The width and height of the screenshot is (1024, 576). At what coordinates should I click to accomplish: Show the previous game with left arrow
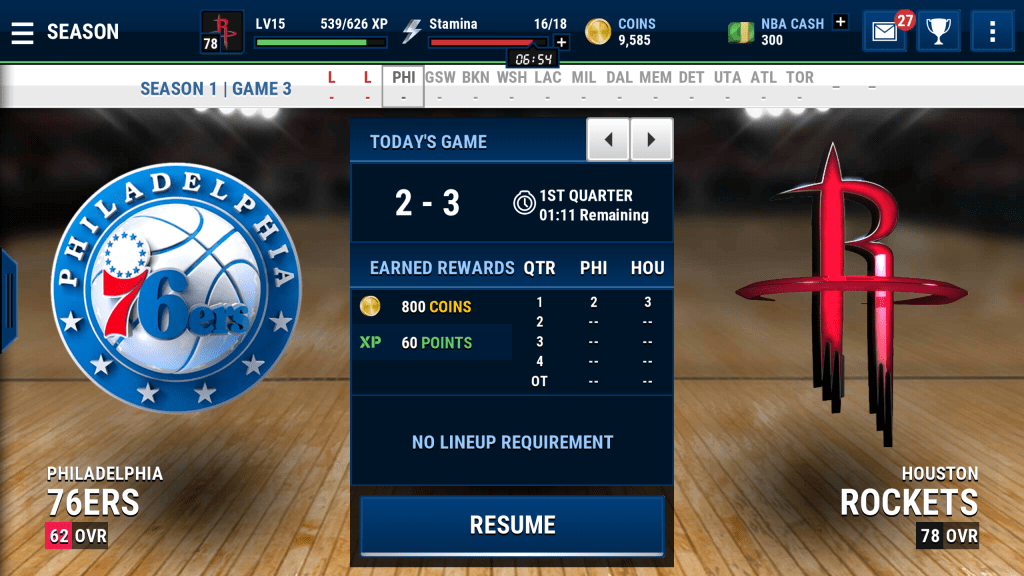(608, 140)
